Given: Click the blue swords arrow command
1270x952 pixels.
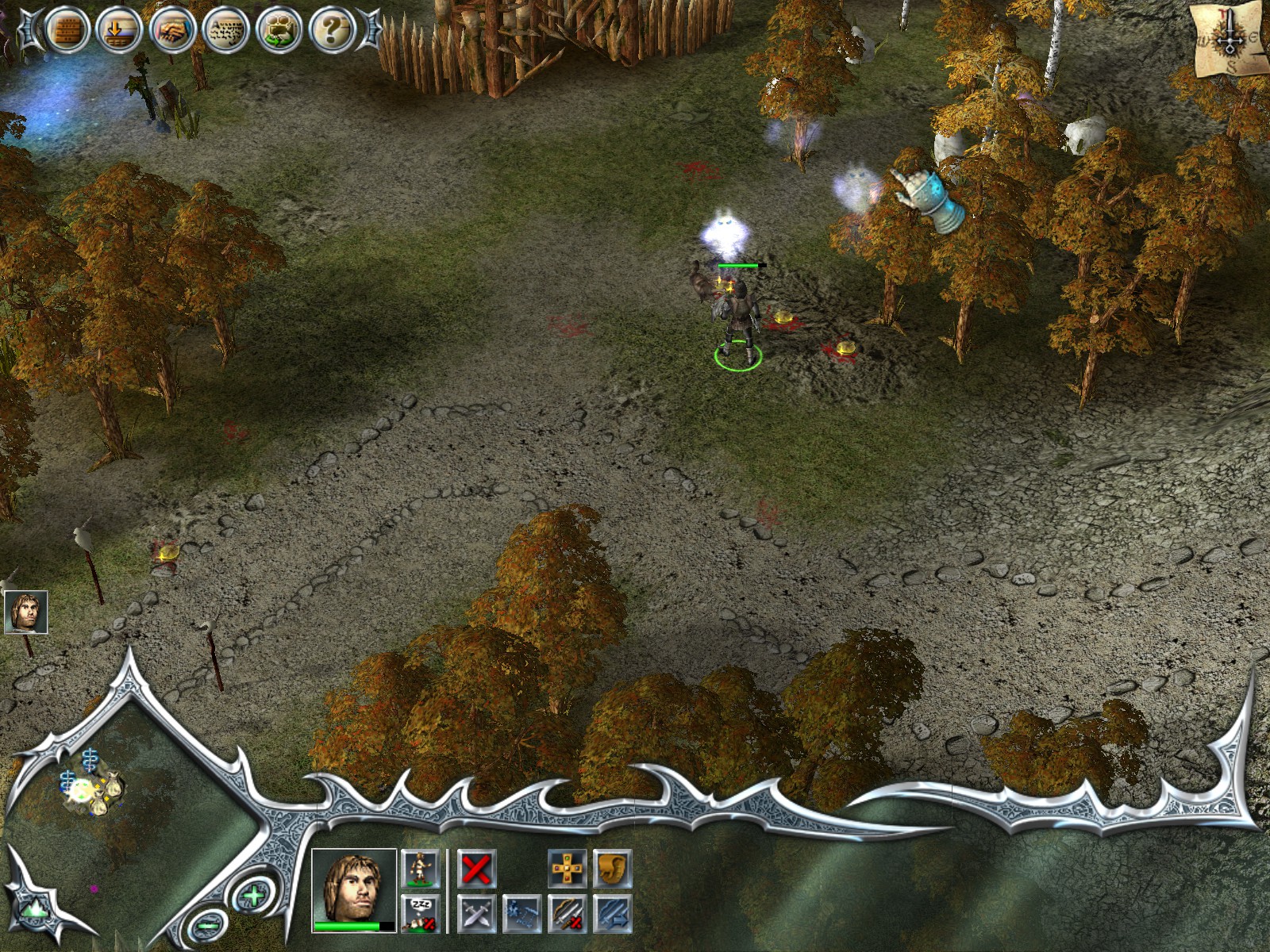Looking at the screenshot, I should click(612, 914).
